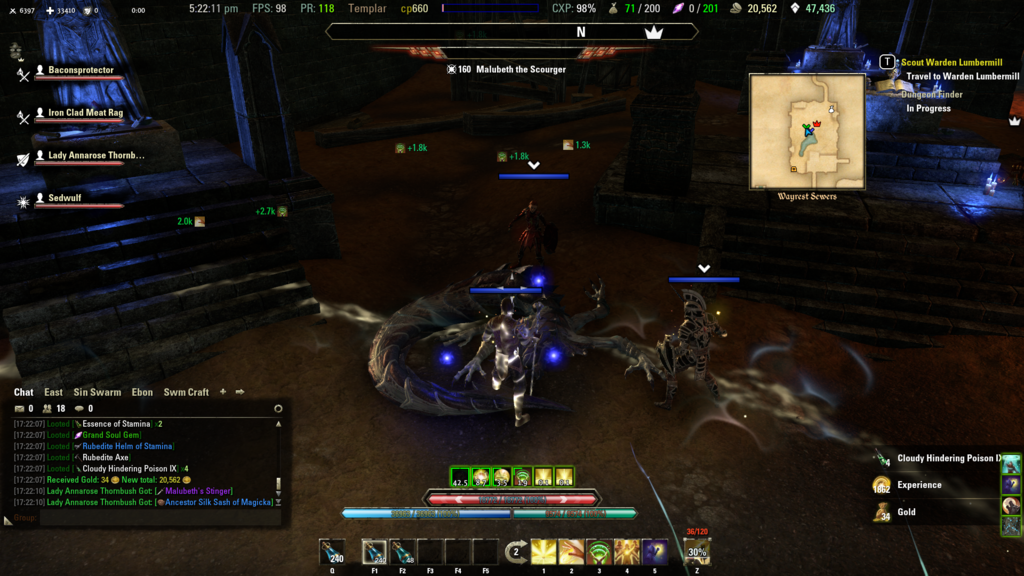Image resolution: width=1024 pixels, height=576 pixels.
Task: Select the Scout Warden Lumbermill quest tracker
Action: (950, 62)
